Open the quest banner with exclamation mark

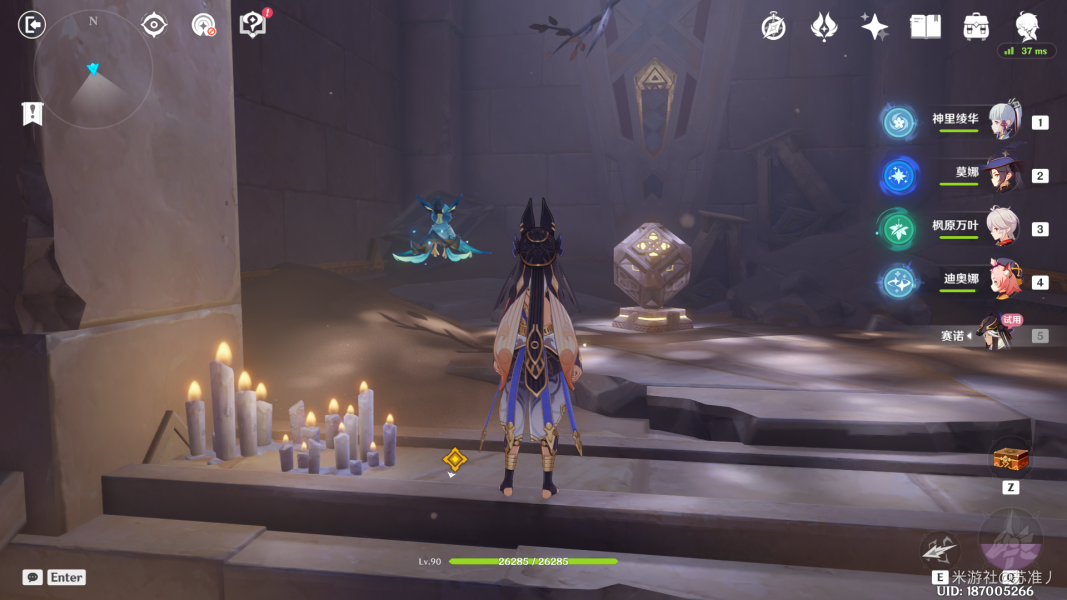click(x=32, y=114)
